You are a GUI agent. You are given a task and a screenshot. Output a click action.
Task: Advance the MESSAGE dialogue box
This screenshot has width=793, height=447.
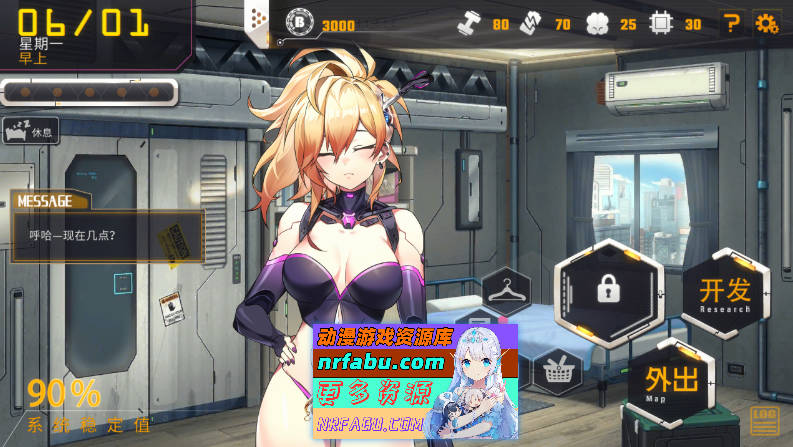[107, 236]
